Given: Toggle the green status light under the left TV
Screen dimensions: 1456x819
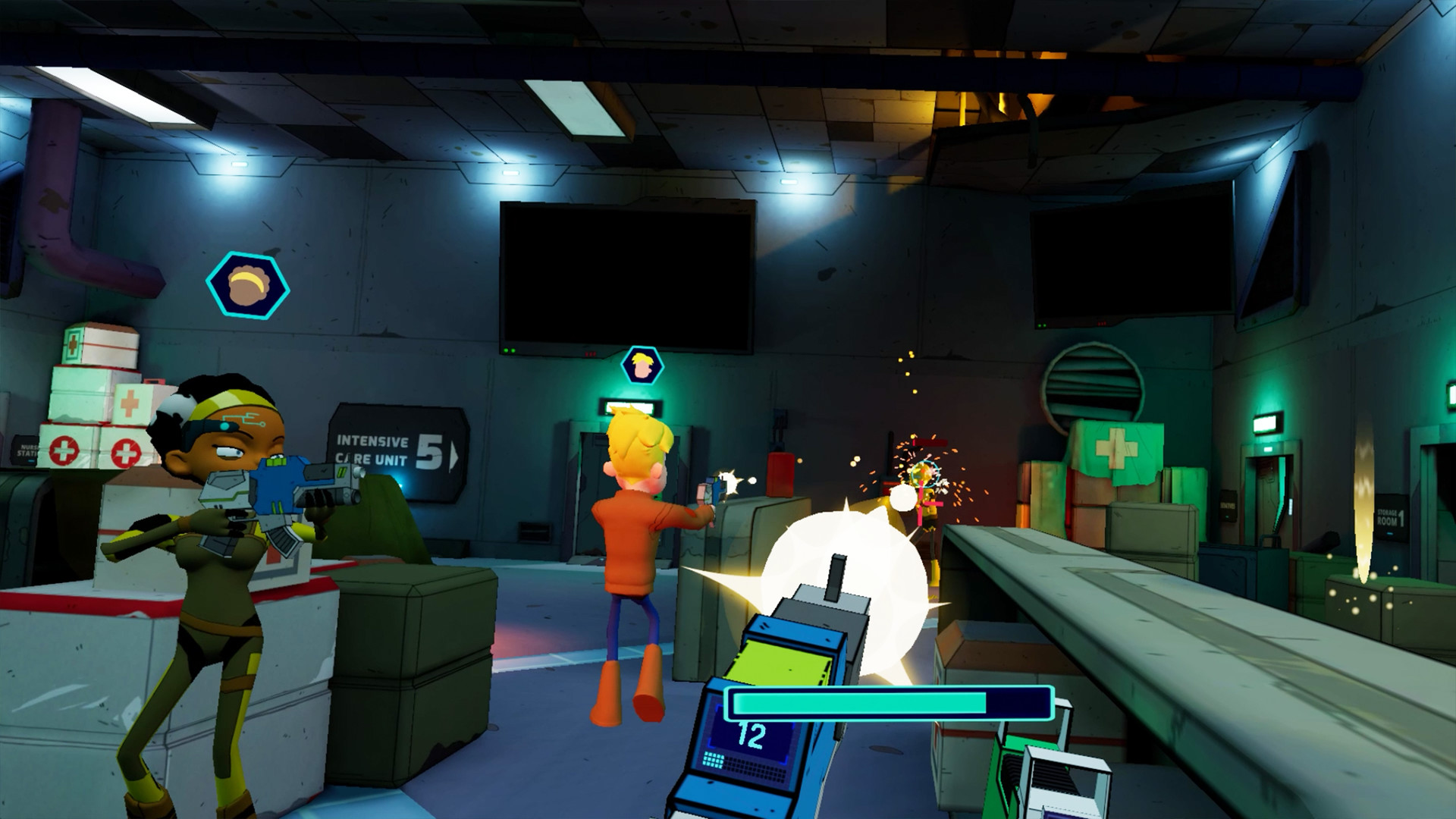Looking at the screenshot, I should 509,350.
